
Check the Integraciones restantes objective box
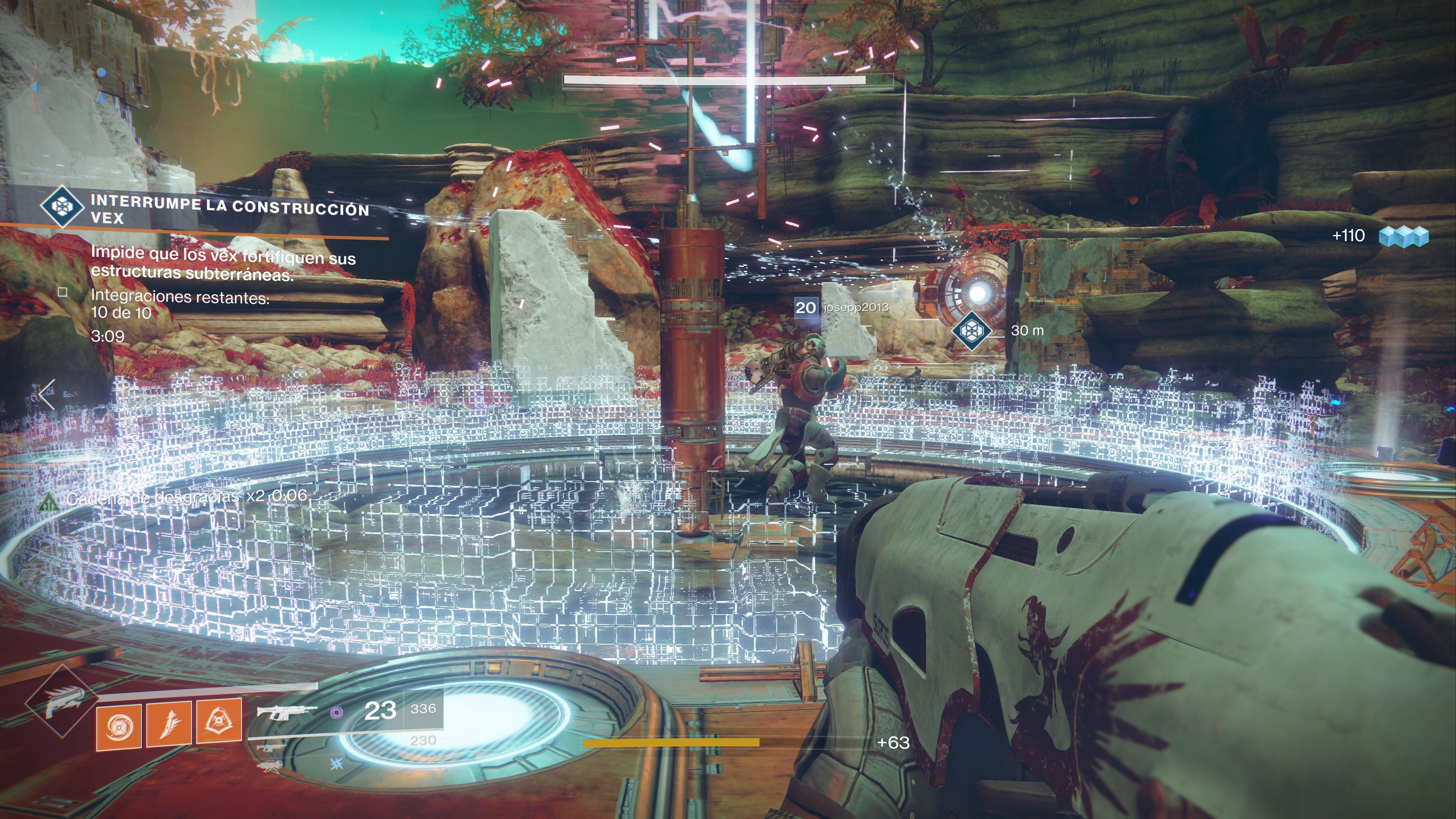[63, 292]
